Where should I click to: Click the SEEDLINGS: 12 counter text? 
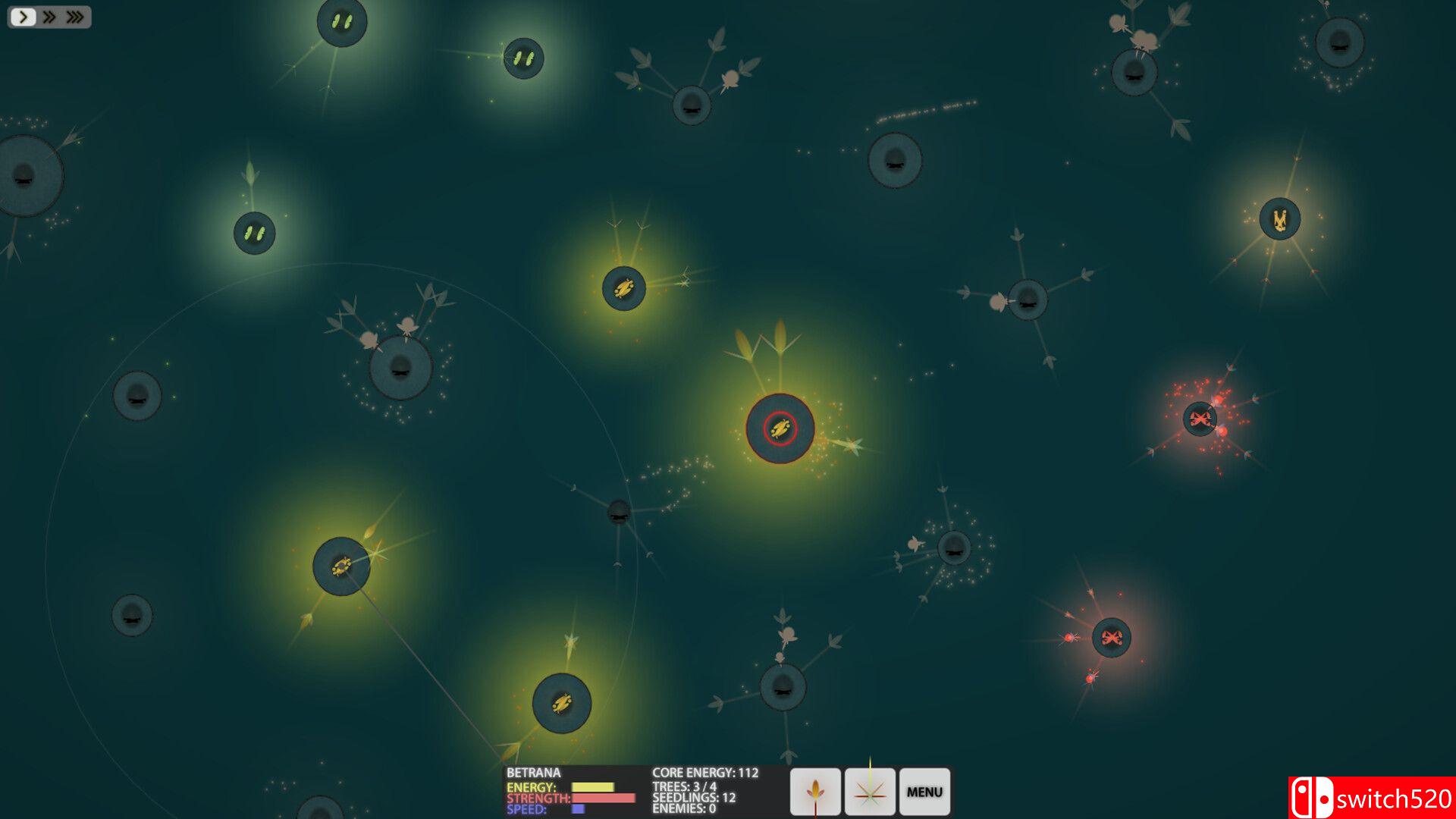click(695, 799)
